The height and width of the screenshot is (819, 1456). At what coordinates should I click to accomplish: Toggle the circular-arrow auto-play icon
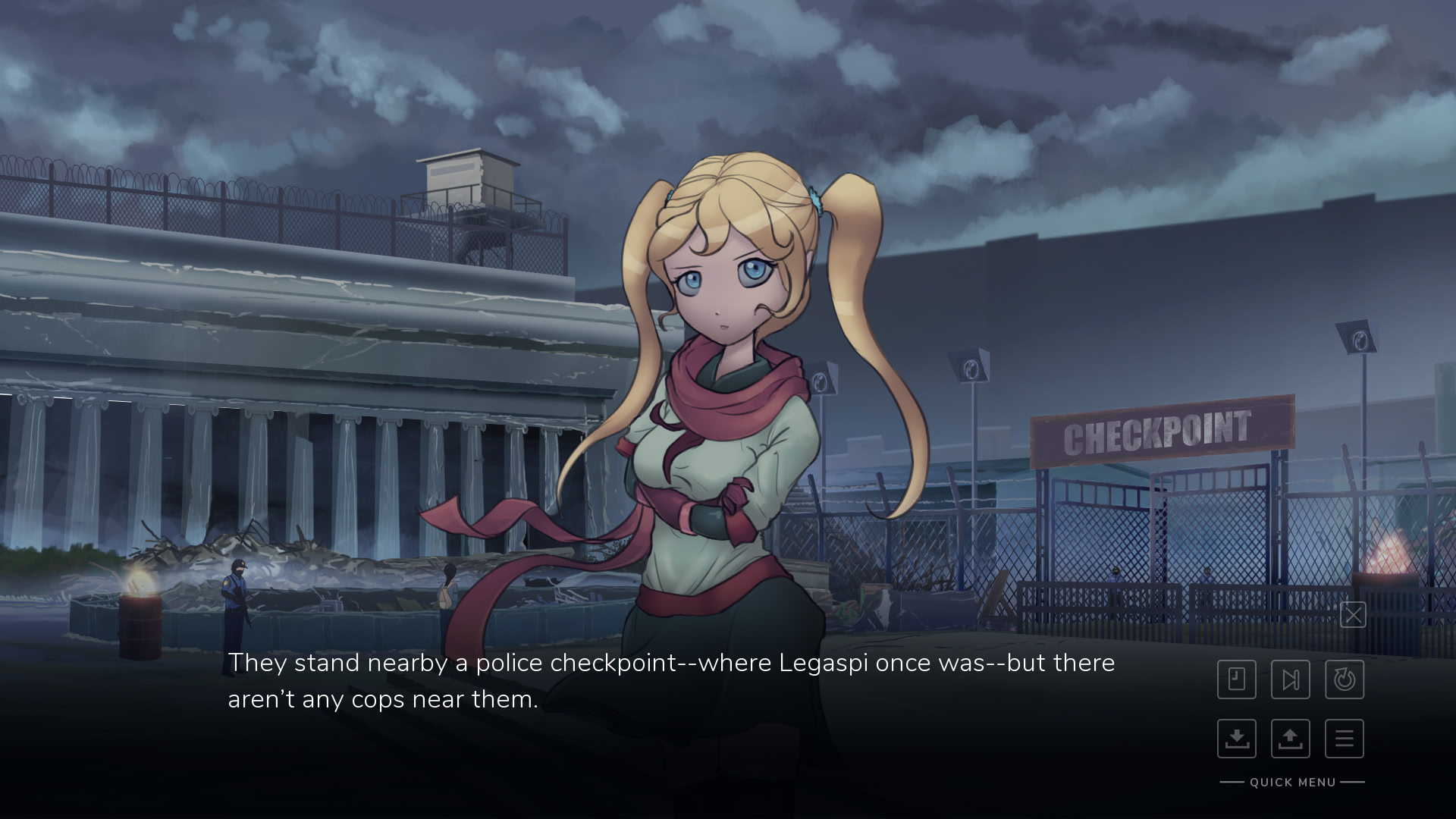click(x=1345, y=679)
